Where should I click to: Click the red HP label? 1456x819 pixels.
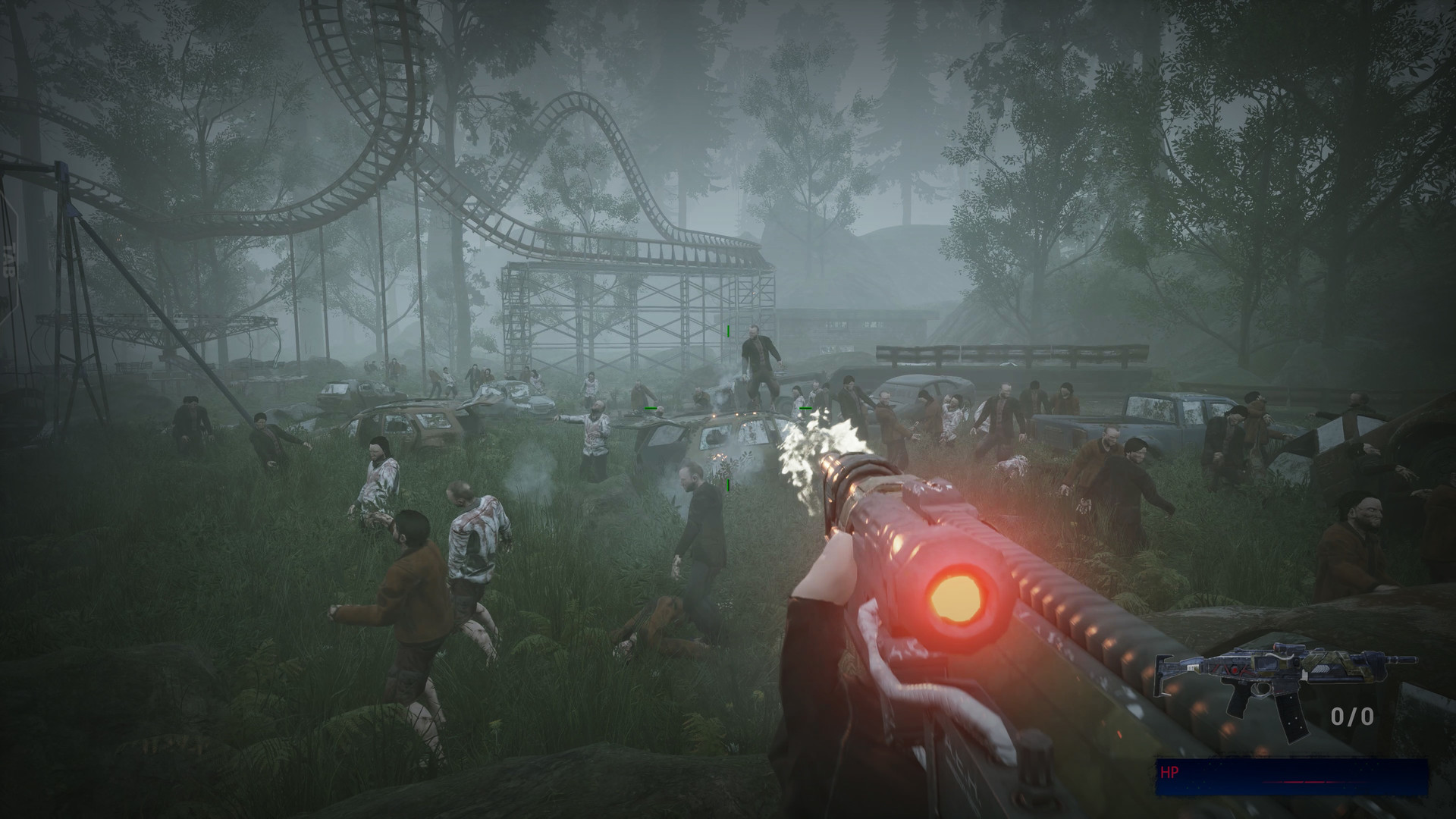1168,772
